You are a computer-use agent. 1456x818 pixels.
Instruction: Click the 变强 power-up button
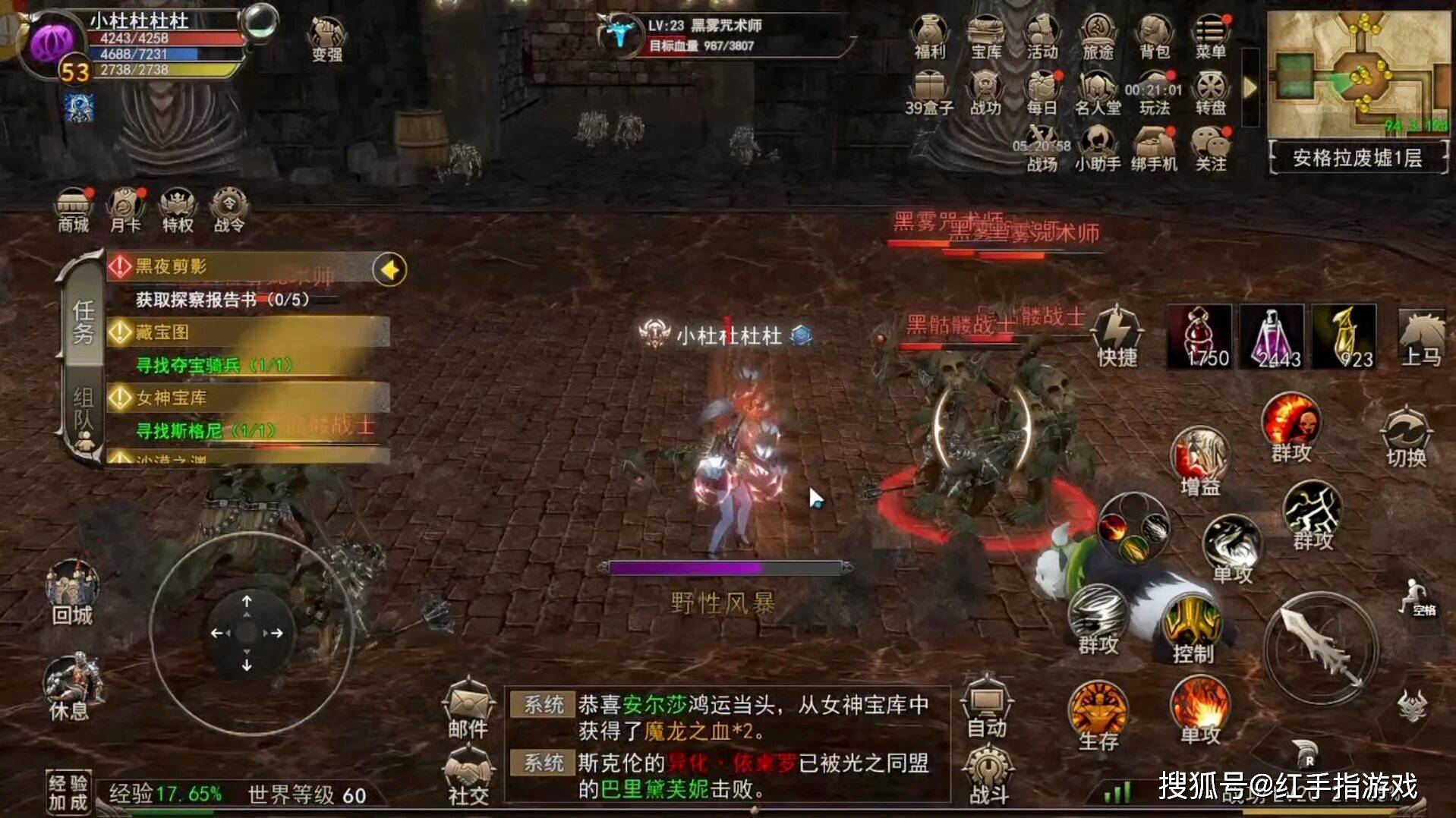point(327,39)
